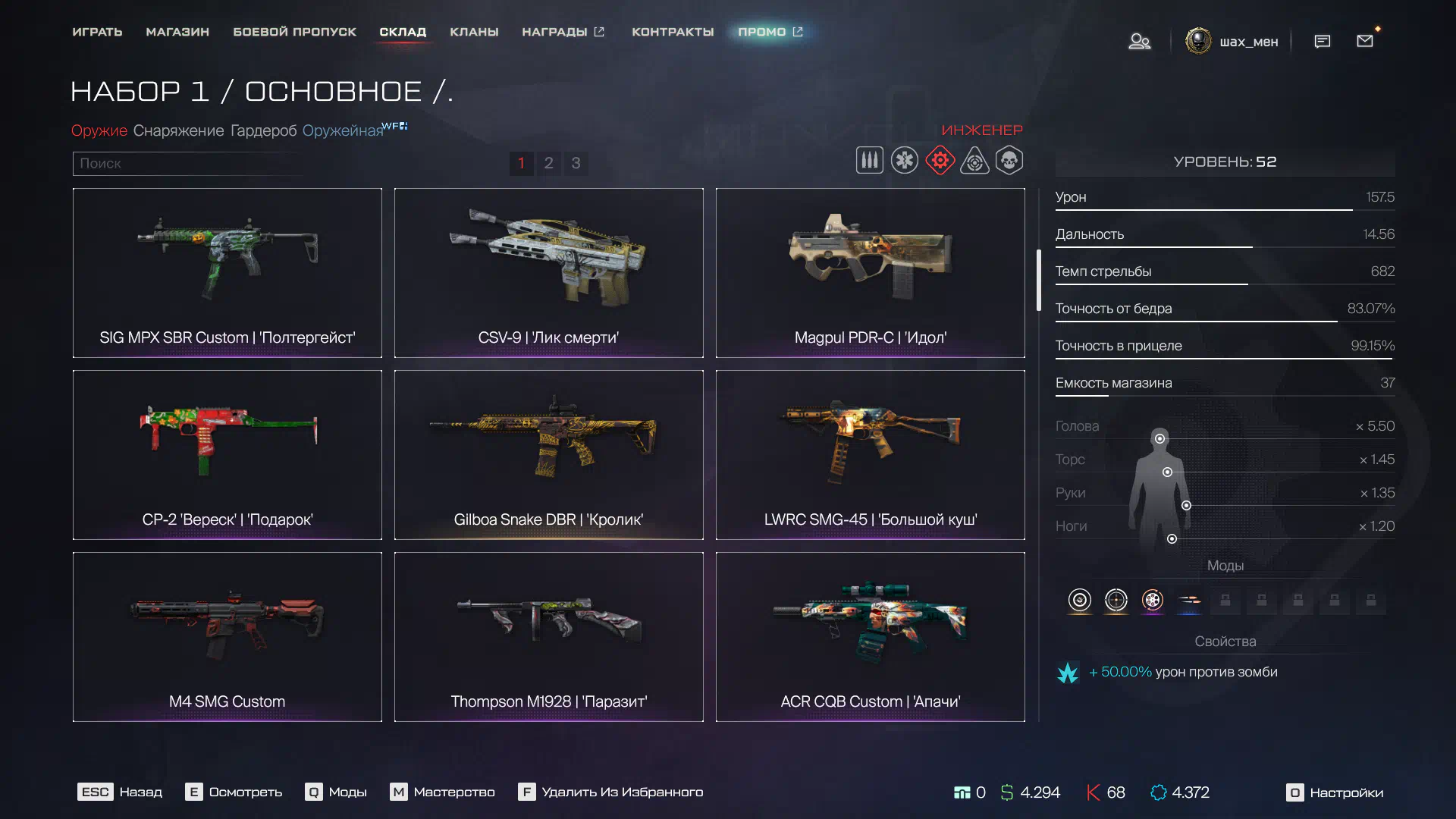
Task: Choose the Thompson M1928 'Паразит' weapon
Action: click(x=549, y=637)
